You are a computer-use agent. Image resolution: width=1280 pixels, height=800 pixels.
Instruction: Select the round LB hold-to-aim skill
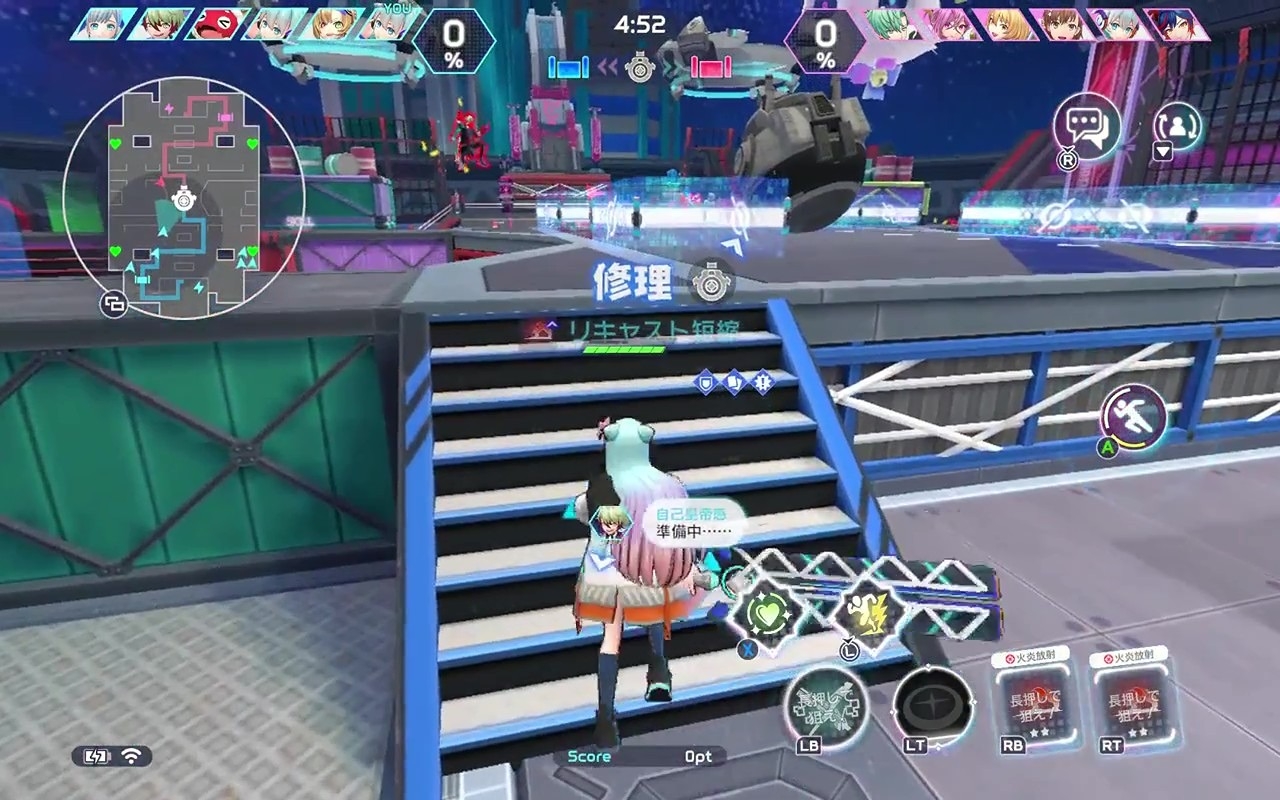(825, 704)
